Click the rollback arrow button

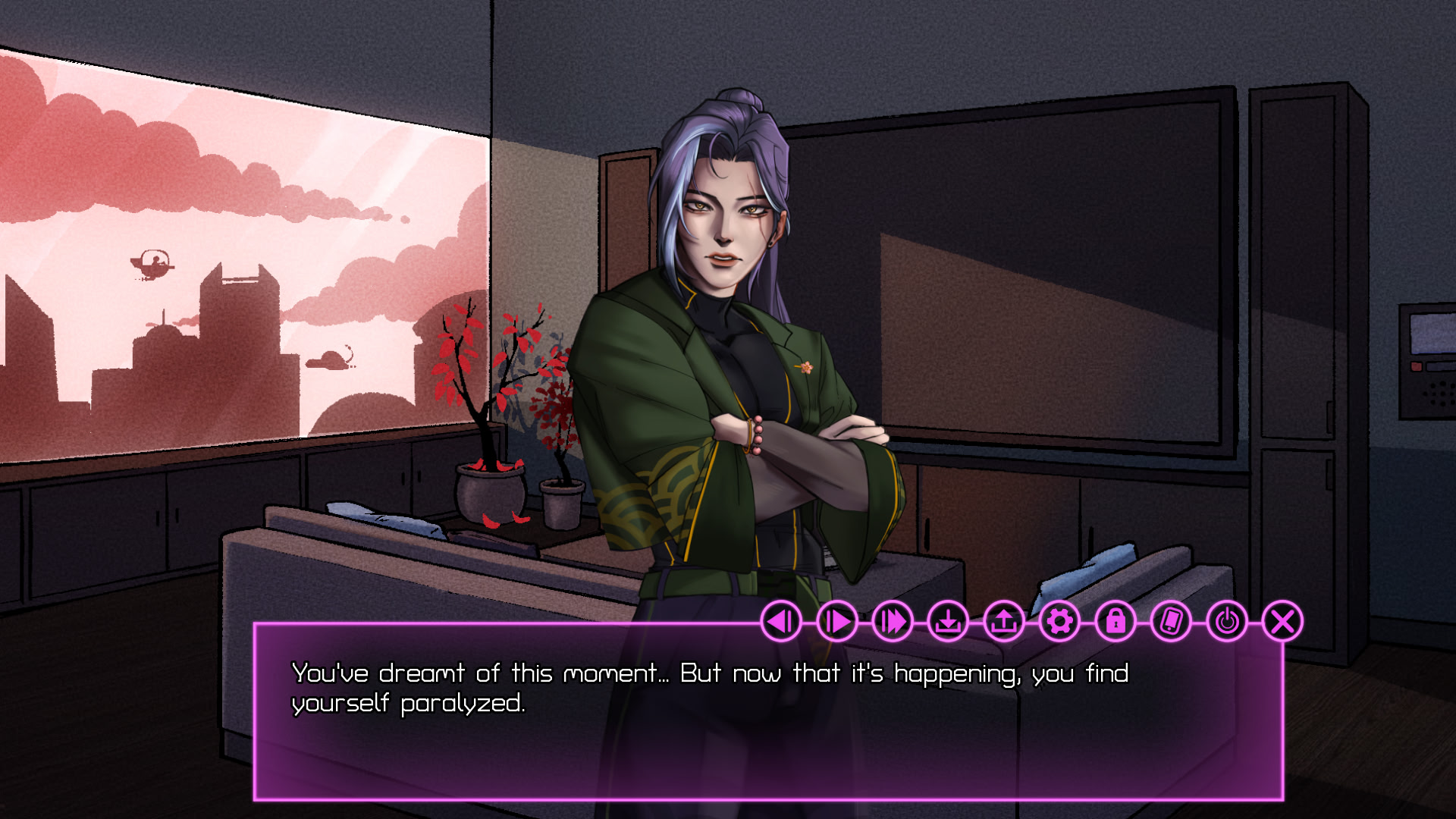coord(781,622)
